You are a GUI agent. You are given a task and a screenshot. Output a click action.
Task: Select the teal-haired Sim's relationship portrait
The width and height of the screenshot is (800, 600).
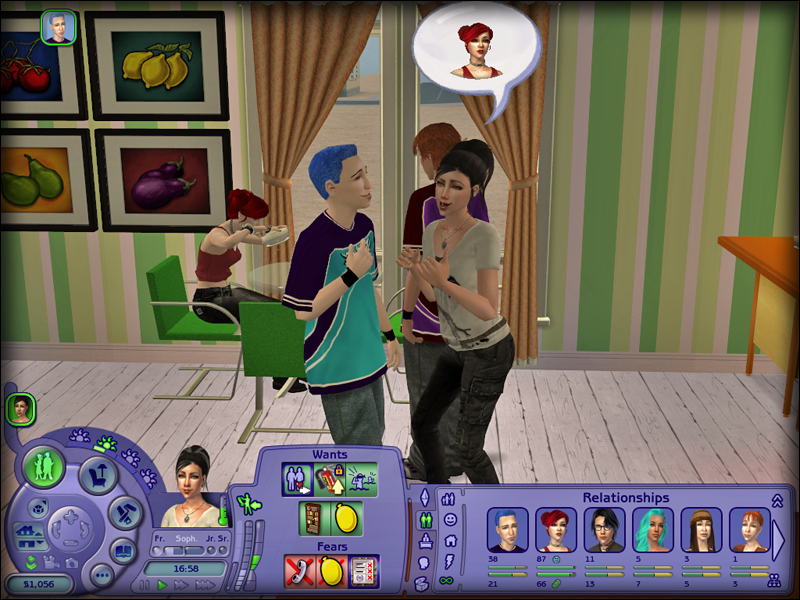pyautogui.click(x=652, y=529)
